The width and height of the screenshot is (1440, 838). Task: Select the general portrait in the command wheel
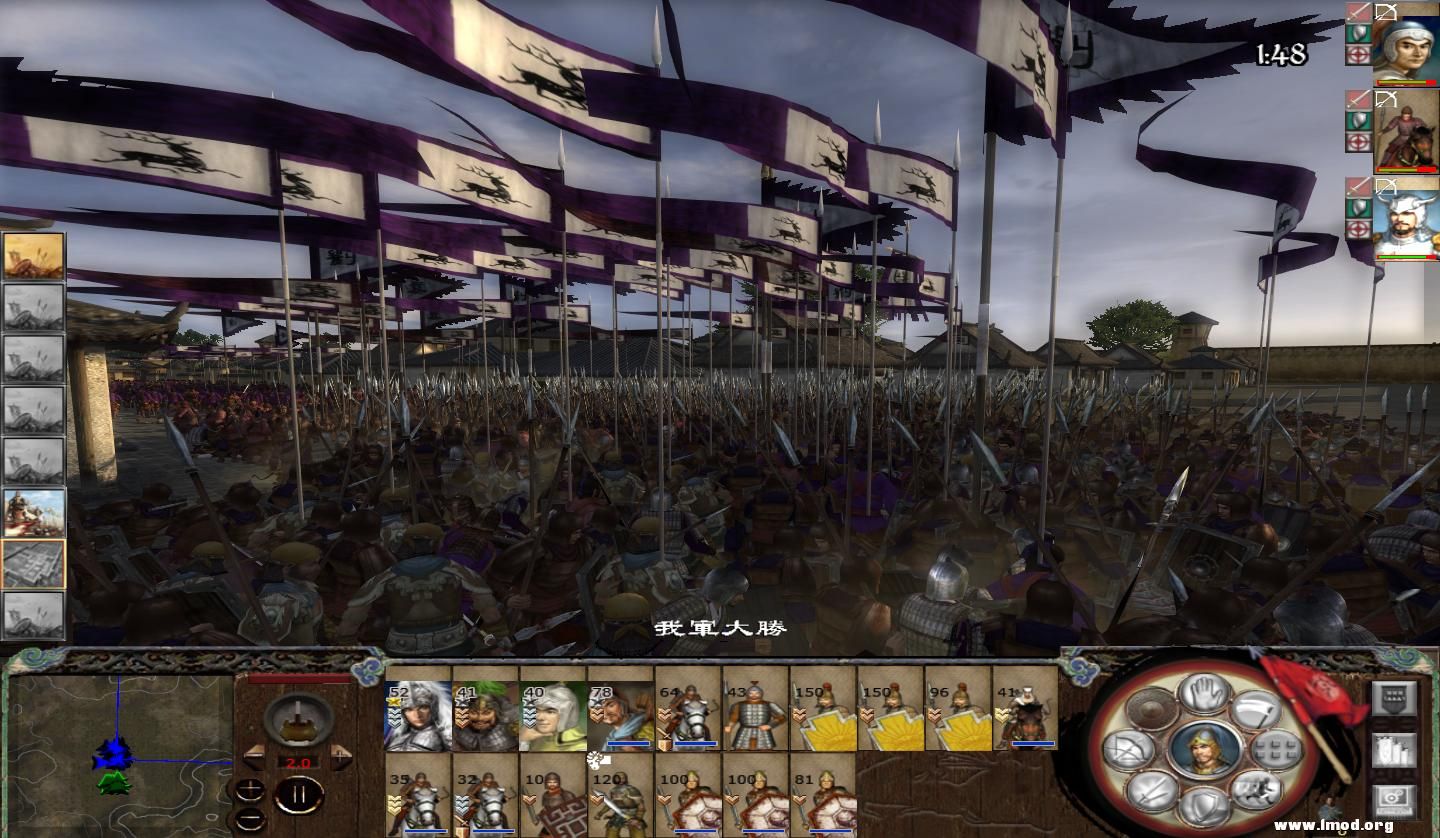1204,750
